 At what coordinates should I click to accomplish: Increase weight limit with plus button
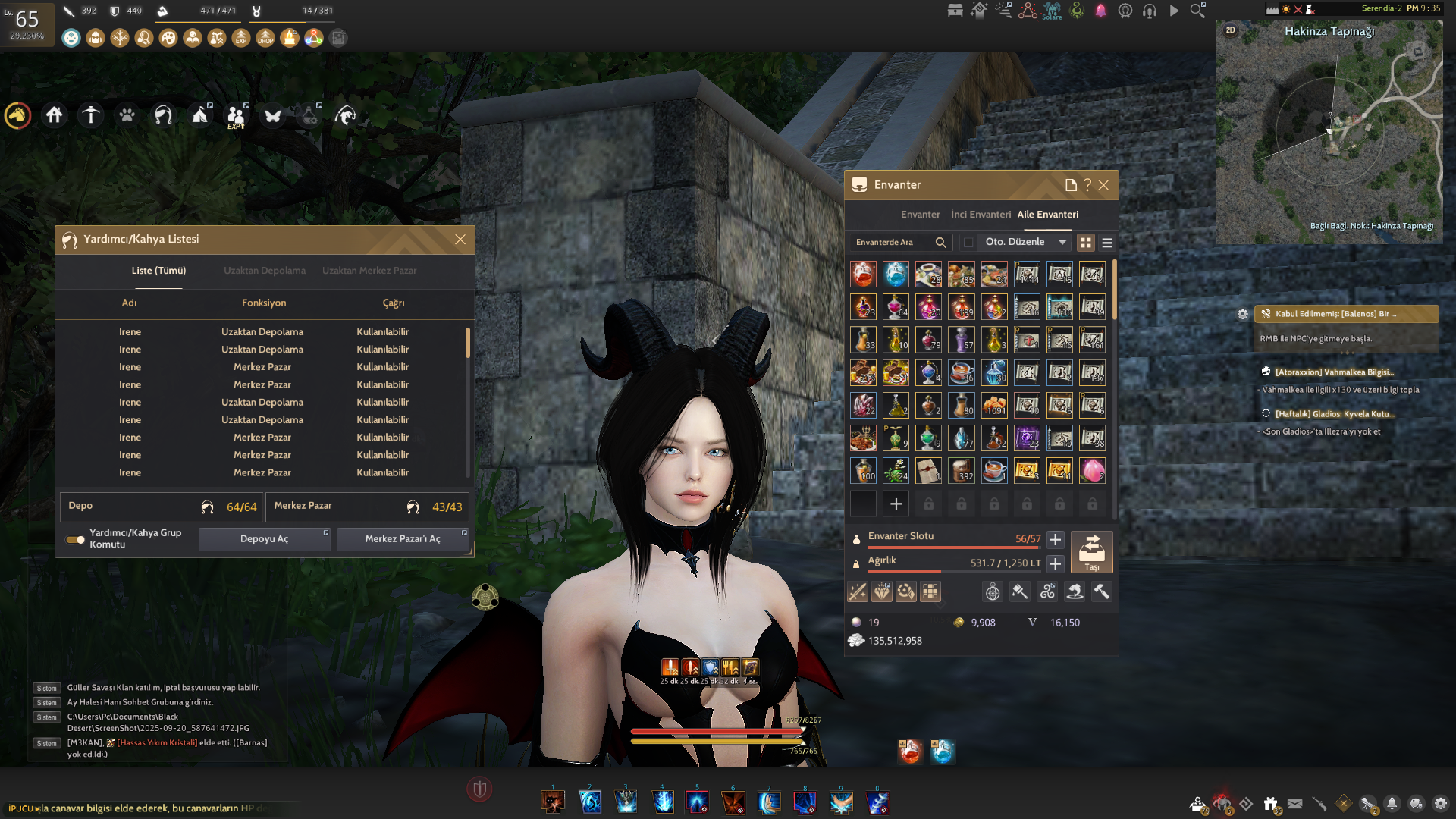point(1055,564)
